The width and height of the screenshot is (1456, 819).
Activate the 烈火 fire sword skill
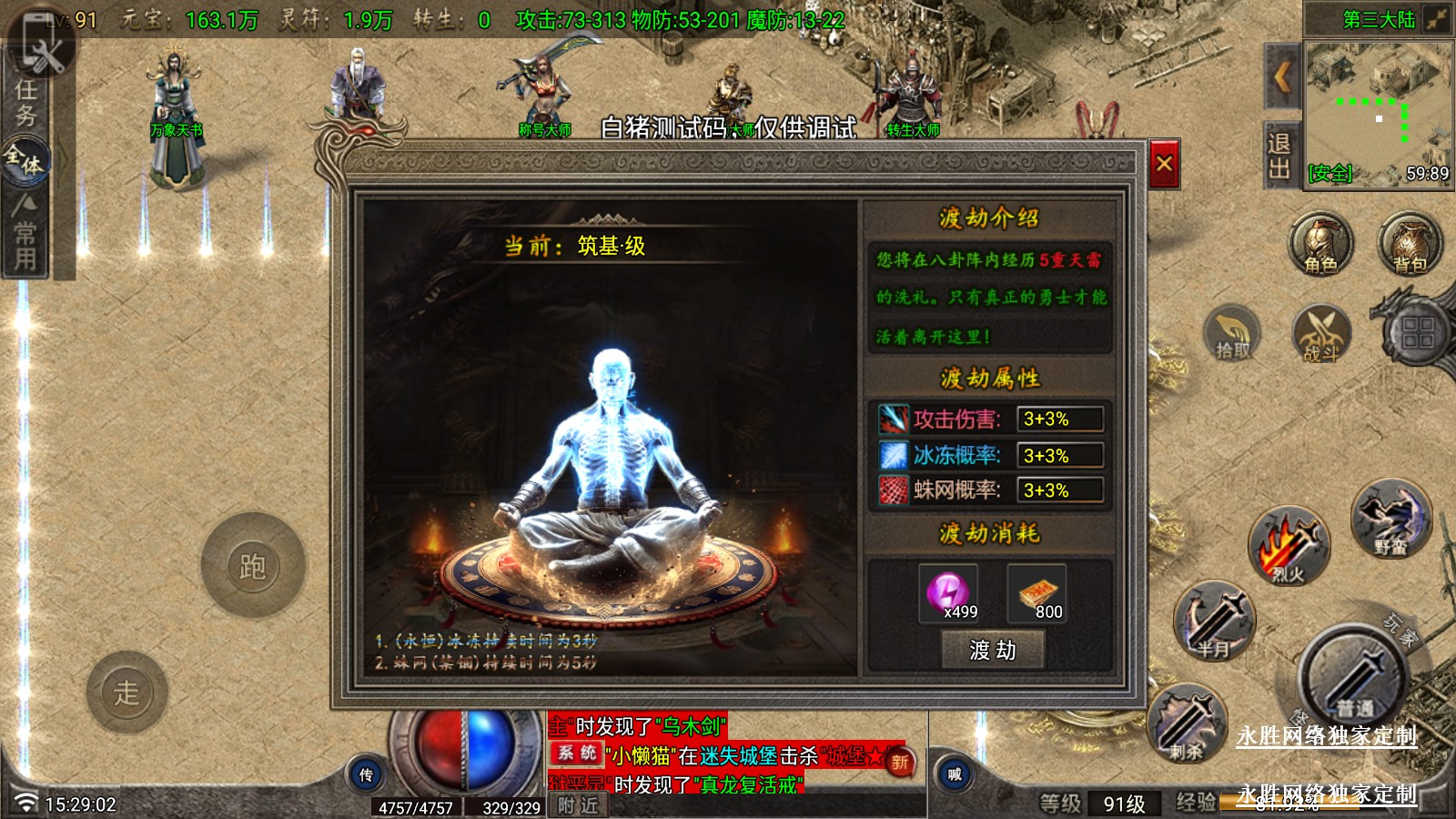tap(1289, 546)
